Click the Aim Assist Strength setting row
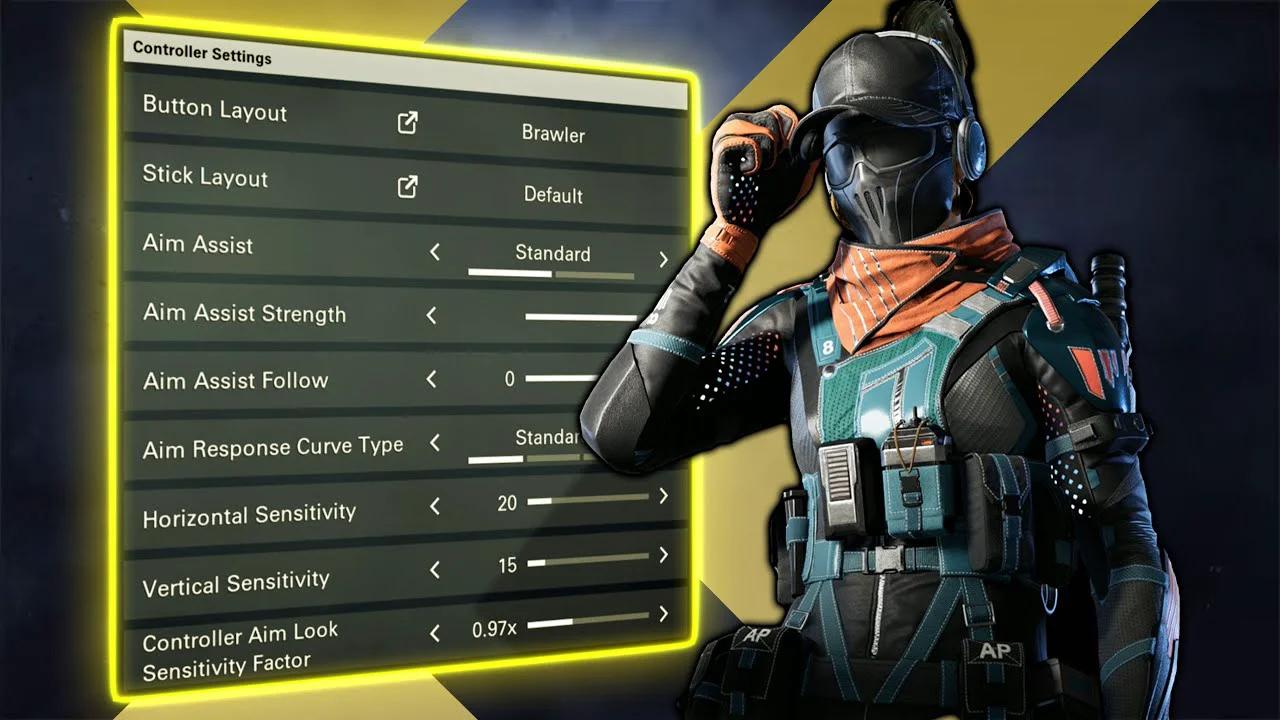This screenshot has width=1280, height=720. (x=245, y=313)
